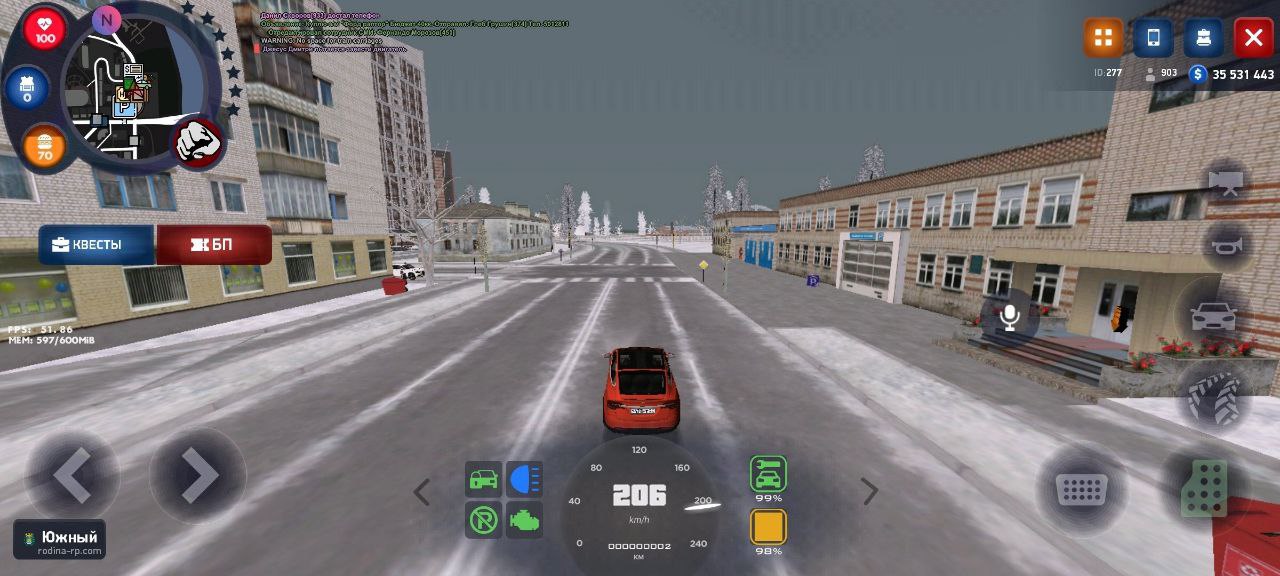
Task: Toggle the green engine icon
Action: pos(525,520)
